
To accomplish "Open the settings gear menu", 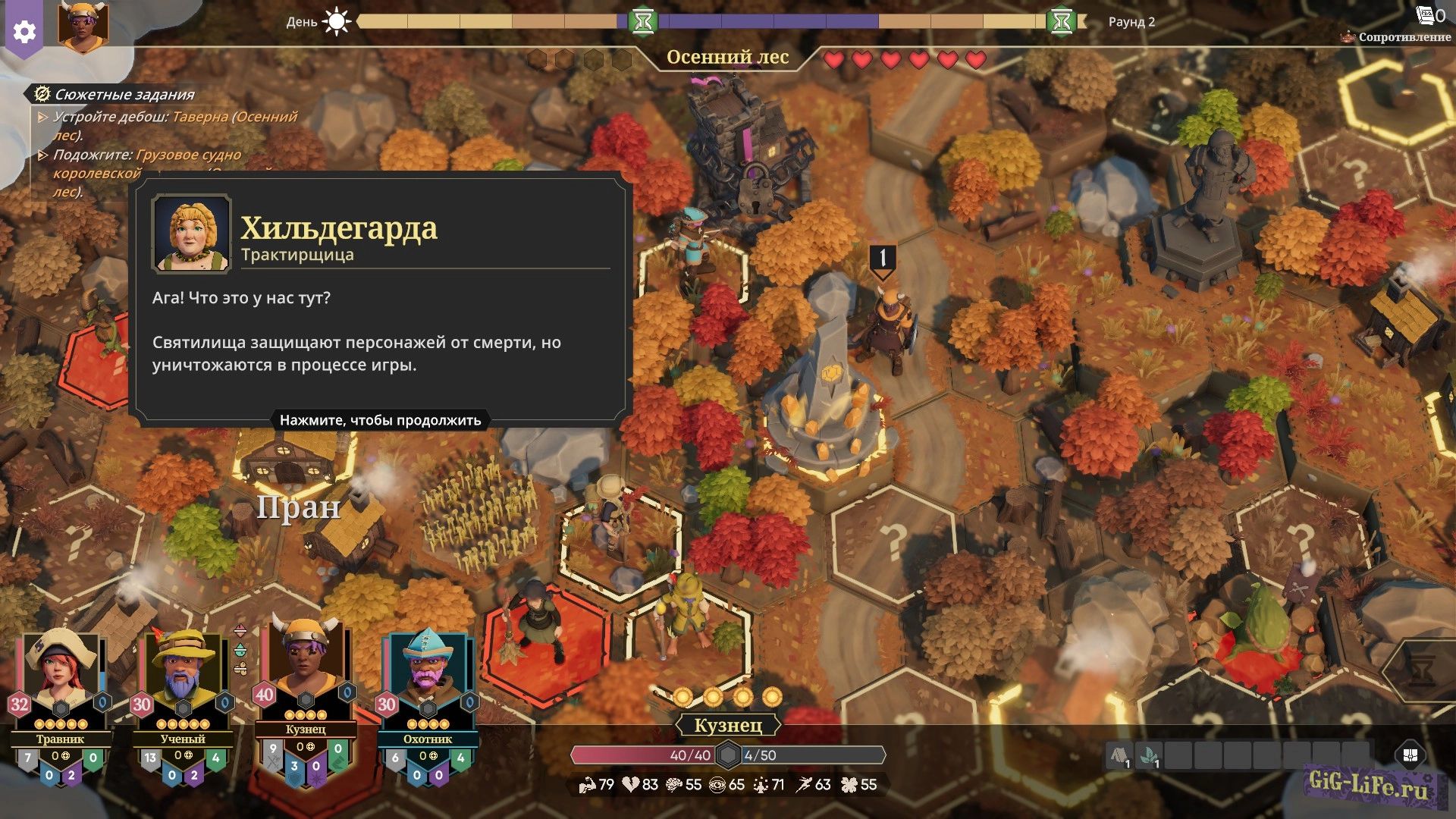I will (x=24, y=32).
